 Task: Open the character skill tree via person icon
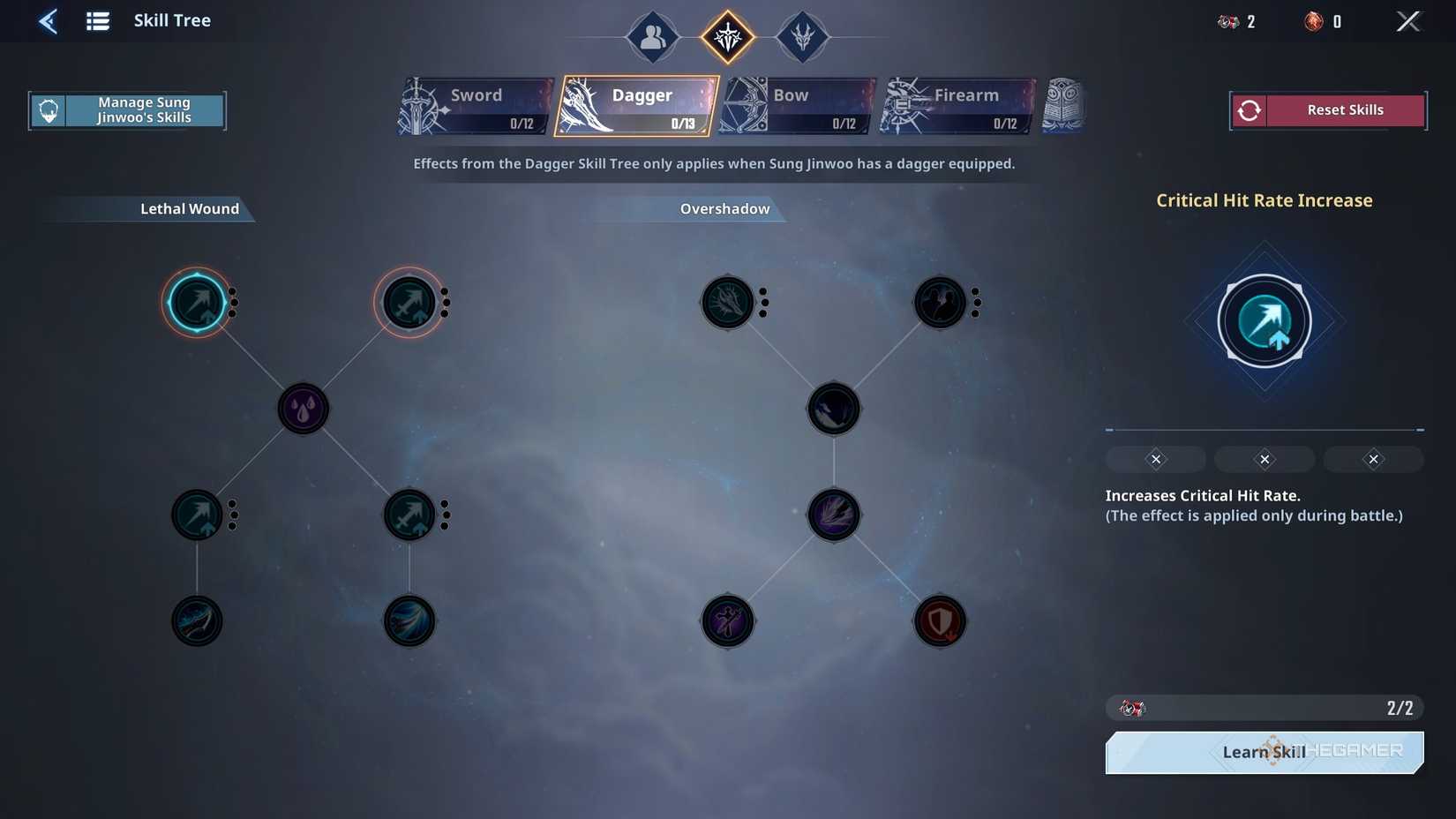[x=652, y=37]
